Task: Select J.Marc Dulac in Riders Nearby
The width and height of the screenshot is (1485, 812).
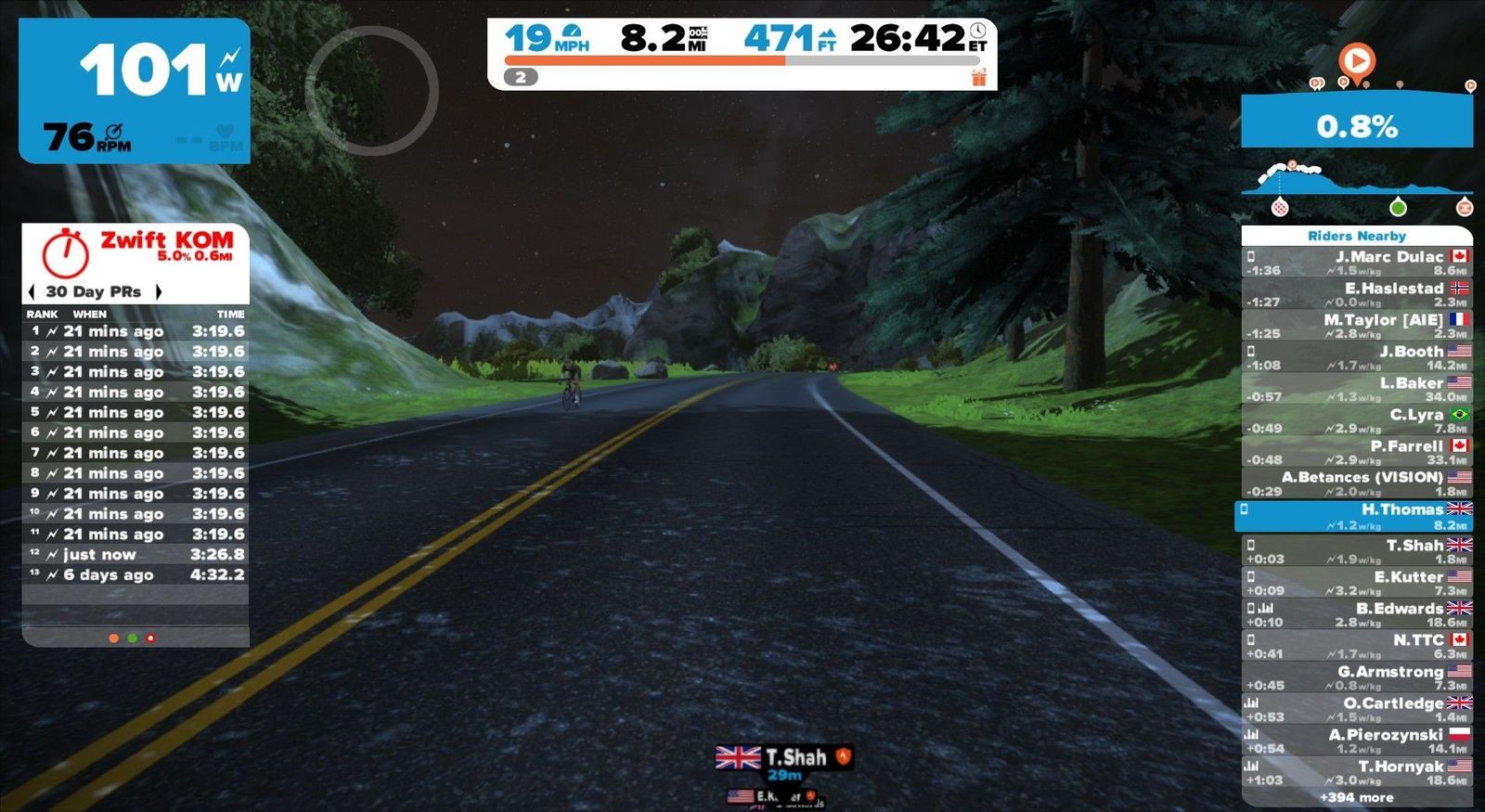Action: point(1356,263)
